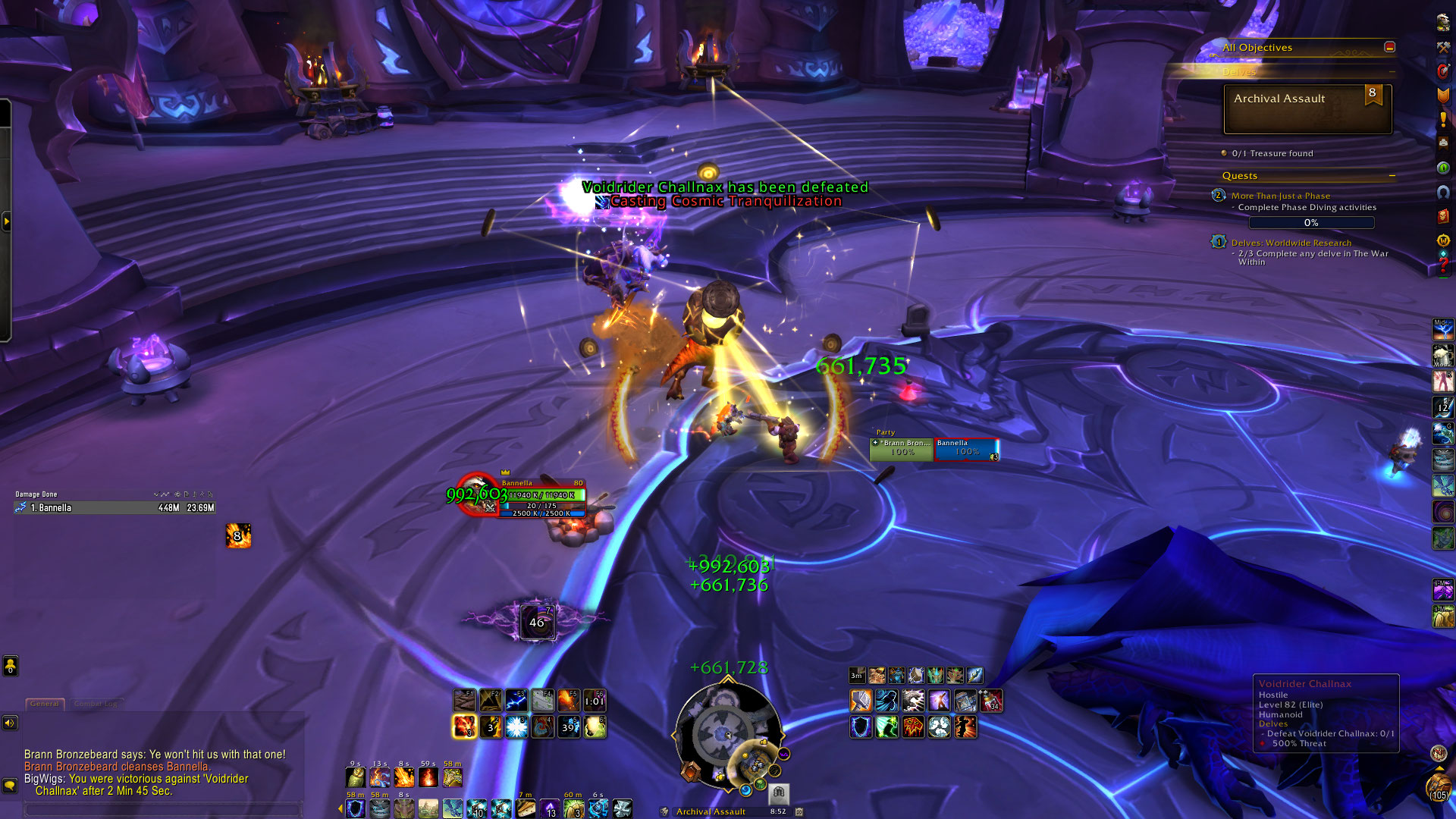Screen dimensions: 1456x819
Task: Target Brann Bronzebeard's party frame
Action: coord(902,449)
